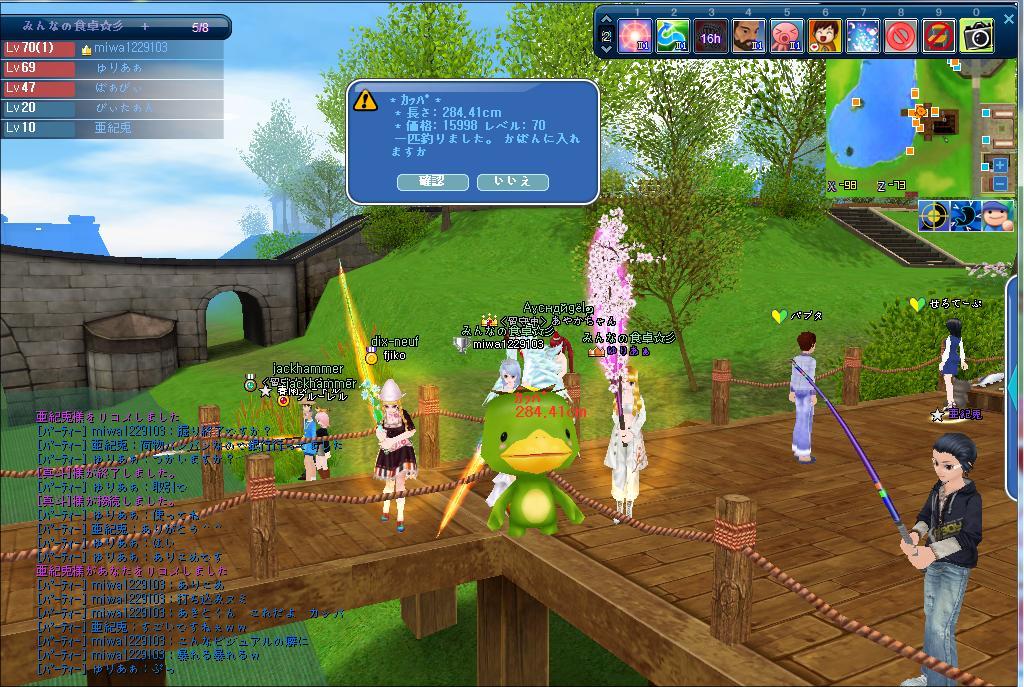Select the crossed-out item icon in slot 9
Viewport: 1024px width, 687px height.
tap(939, 37)
